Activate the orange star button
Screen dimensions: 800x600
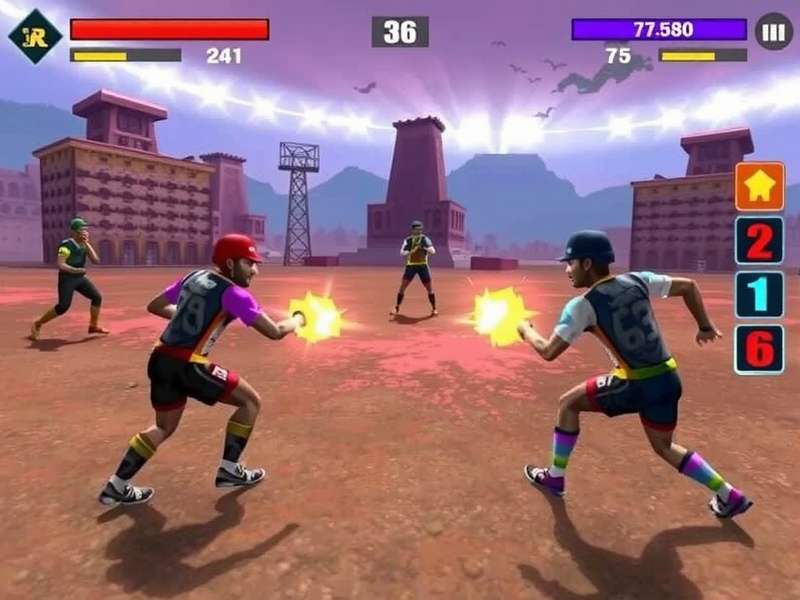759,187
